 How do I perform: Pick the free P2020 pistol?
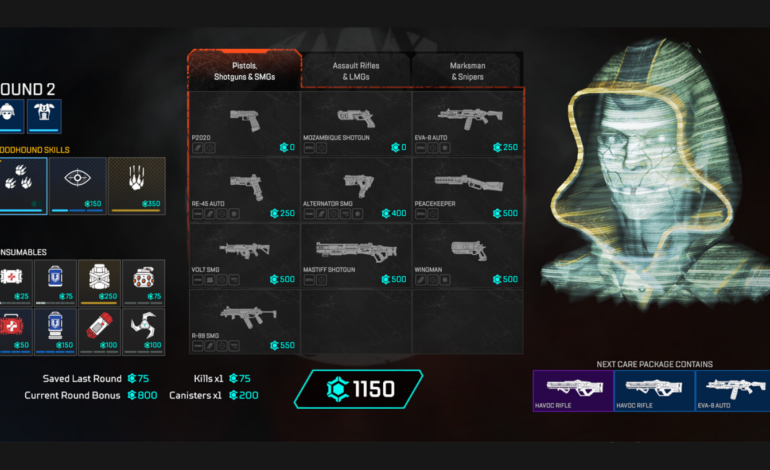[x=244, y=124]
